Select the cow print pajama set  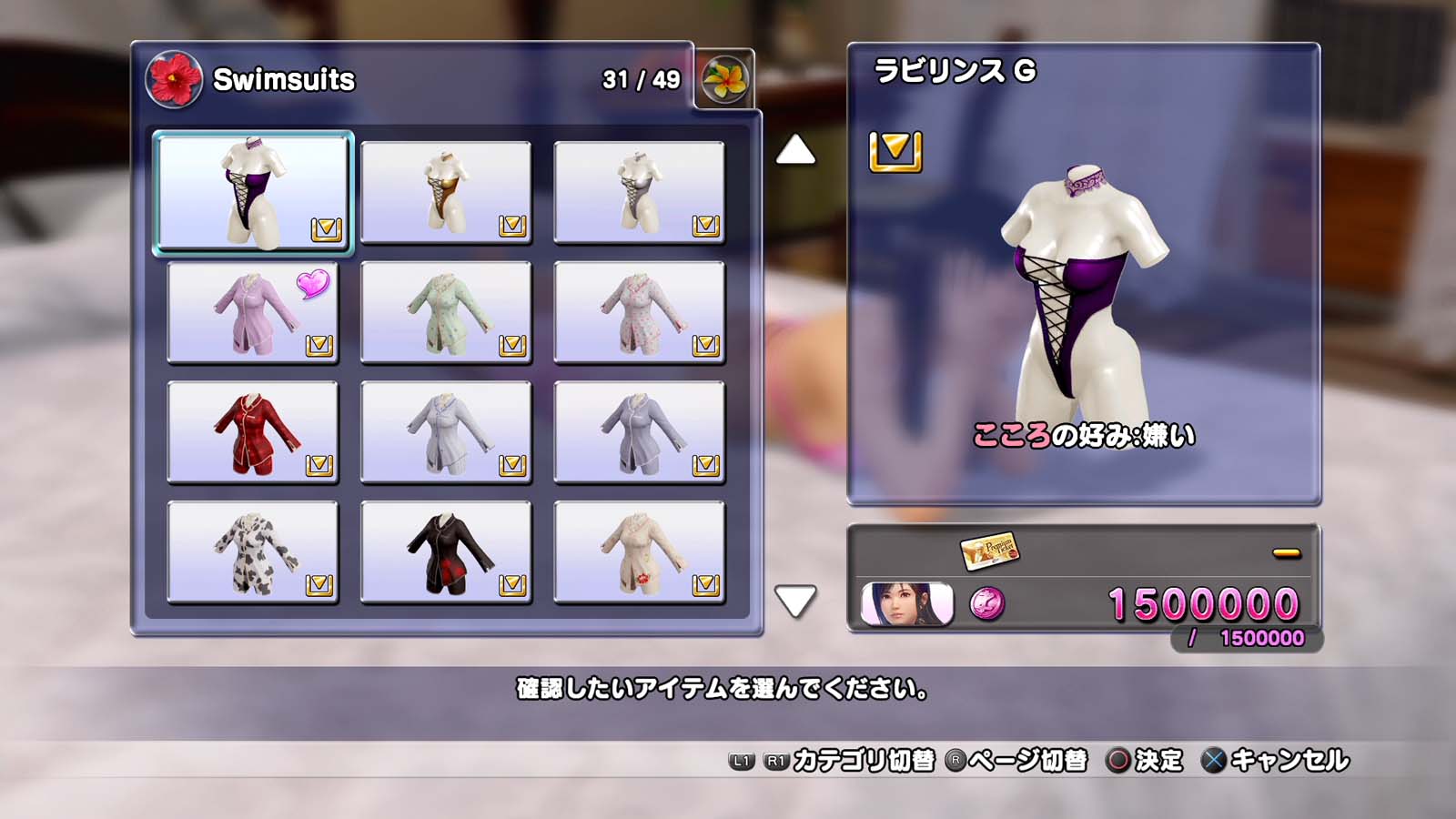[253, 552]
